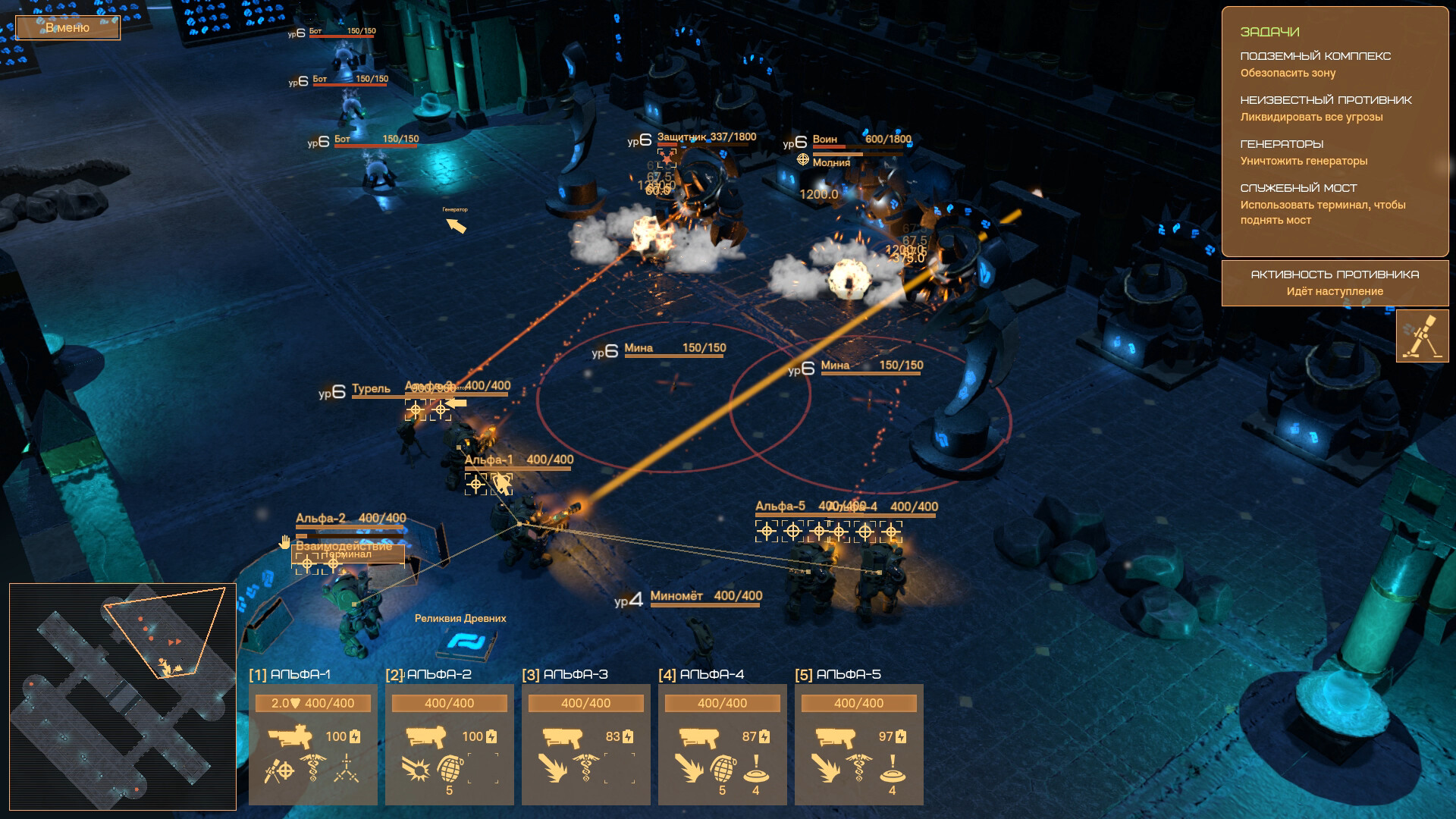Use Альфа-2's grenade ability
This screenshot has width=1456, height=819.
pyautogui.click(x=450, y=769)
